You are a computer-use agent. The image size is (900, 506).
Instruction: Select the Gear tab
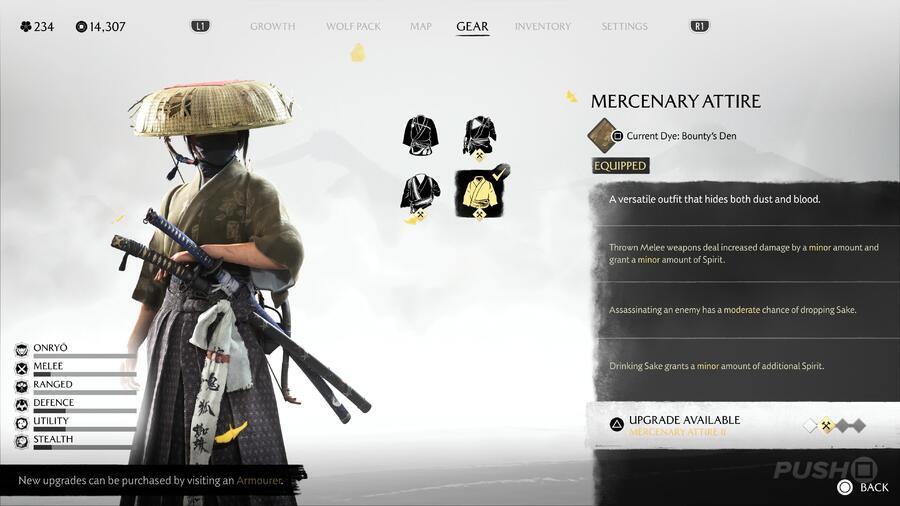coord(472,26)
